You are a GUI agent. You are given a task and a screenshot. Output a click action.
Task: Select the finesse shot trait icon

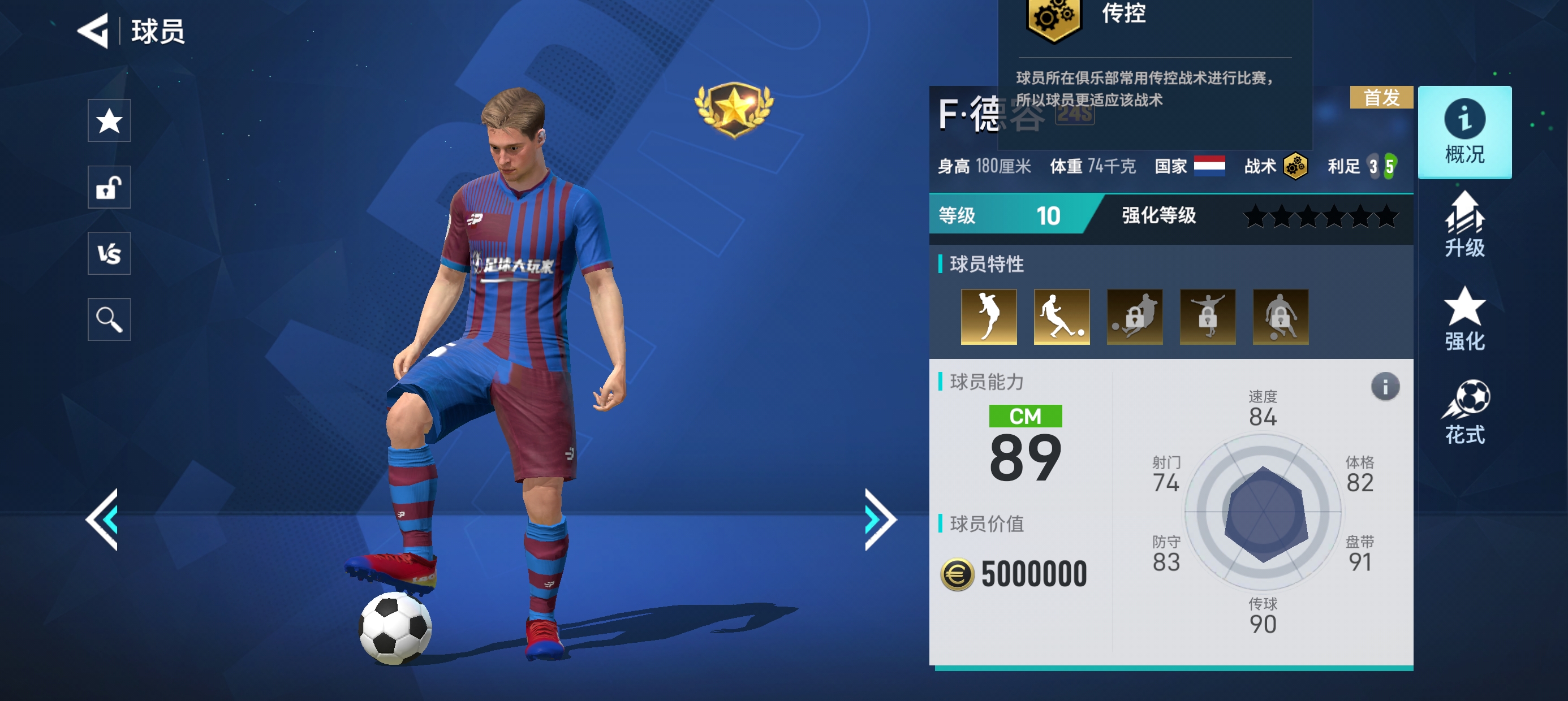(1061, 317)
